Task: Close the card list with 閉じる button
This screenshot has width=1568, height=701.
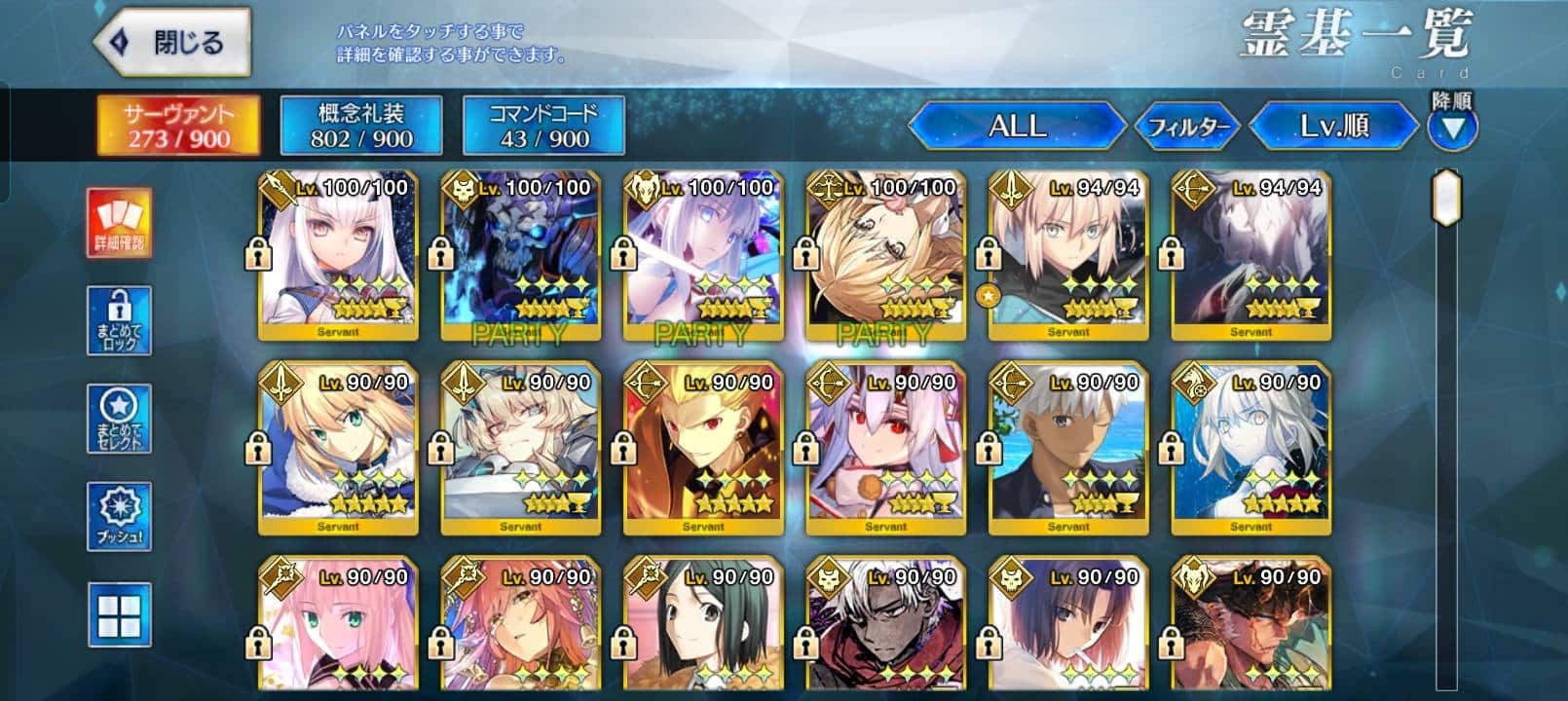Action: click(x=172, y=43)
